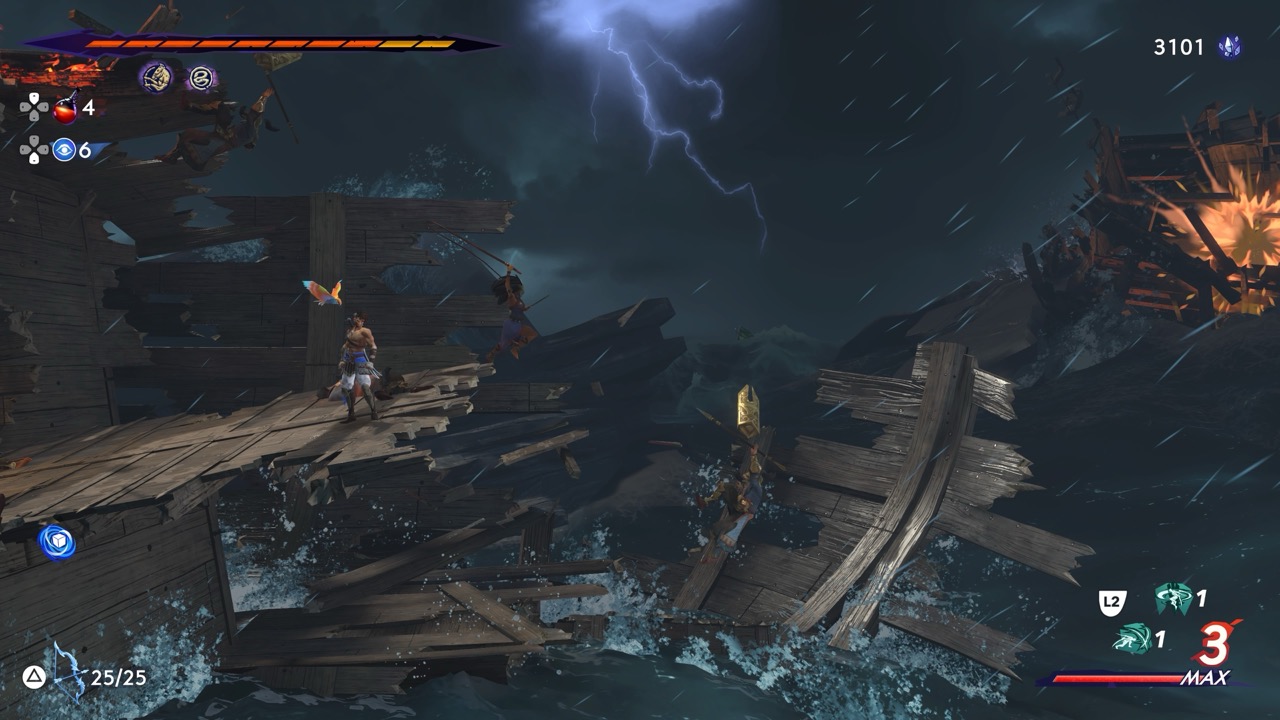Click the purple sword hilt of the health bar
The height and width of the screenshot is (720, 1280).
(x=55, y=42)
